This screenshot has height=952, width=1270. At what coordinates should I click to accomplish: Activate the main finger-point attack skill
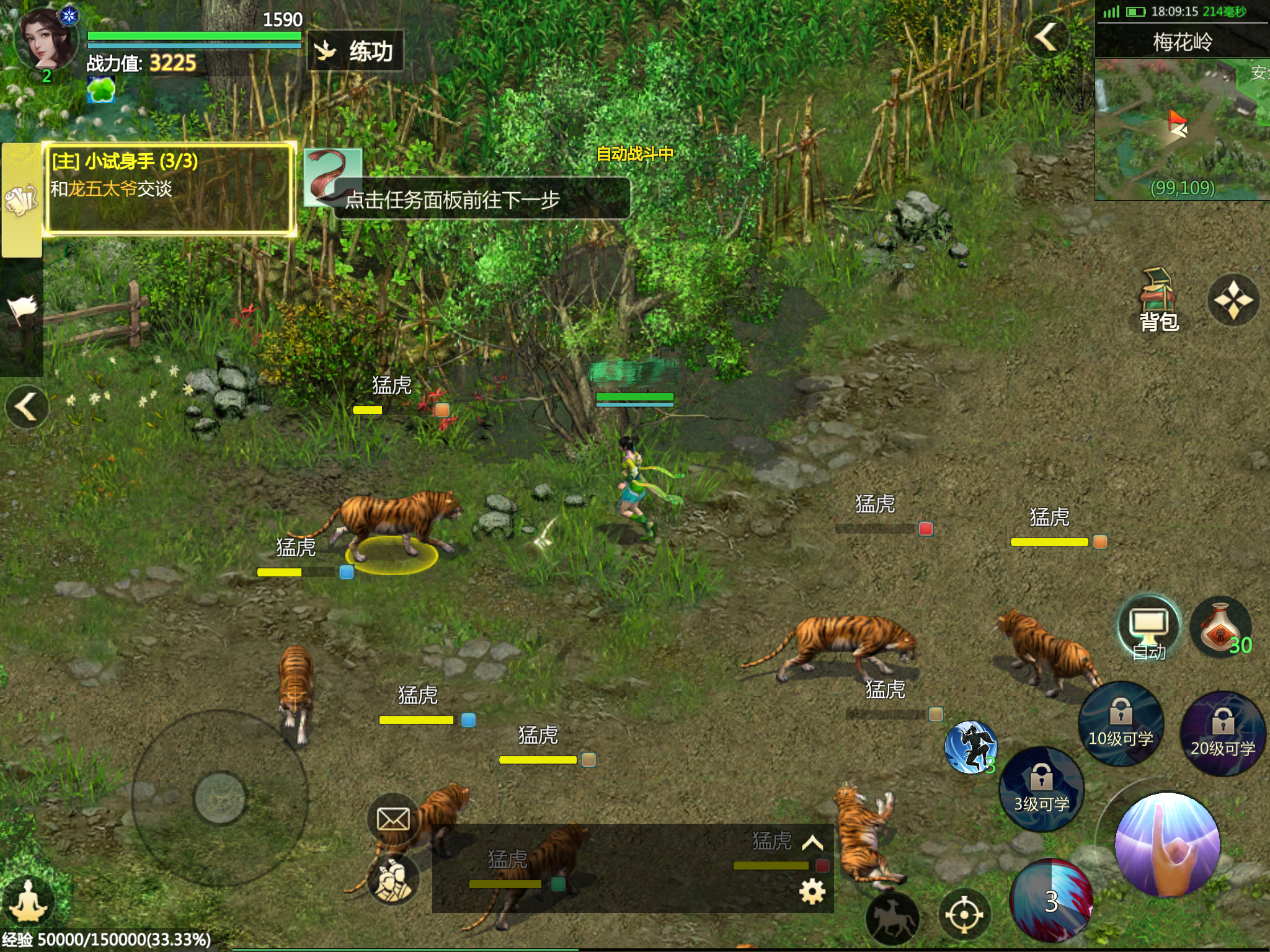(x=1167, y=844)
